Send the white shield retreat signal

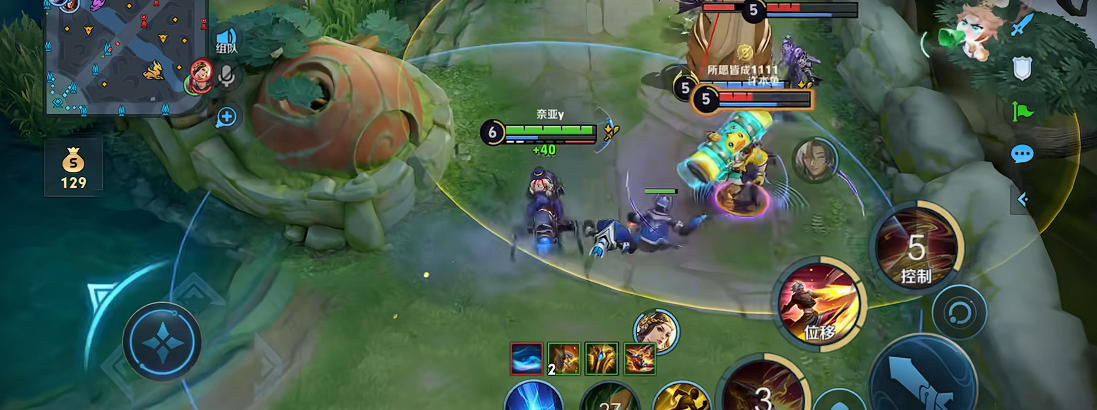pyautogui.click(x=1021, y=68)
